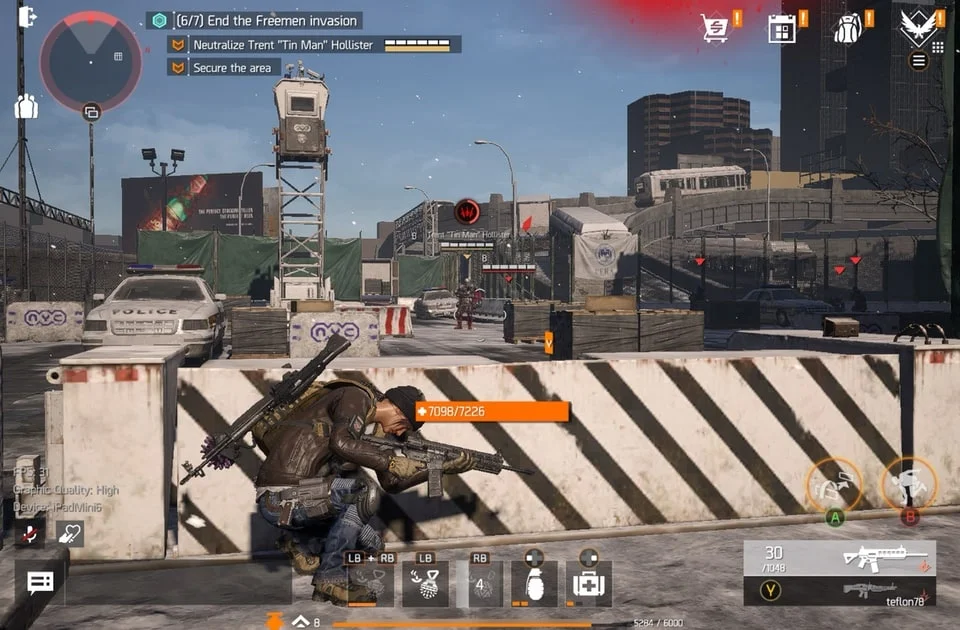Use the medkit heal slot

point(588,583)
